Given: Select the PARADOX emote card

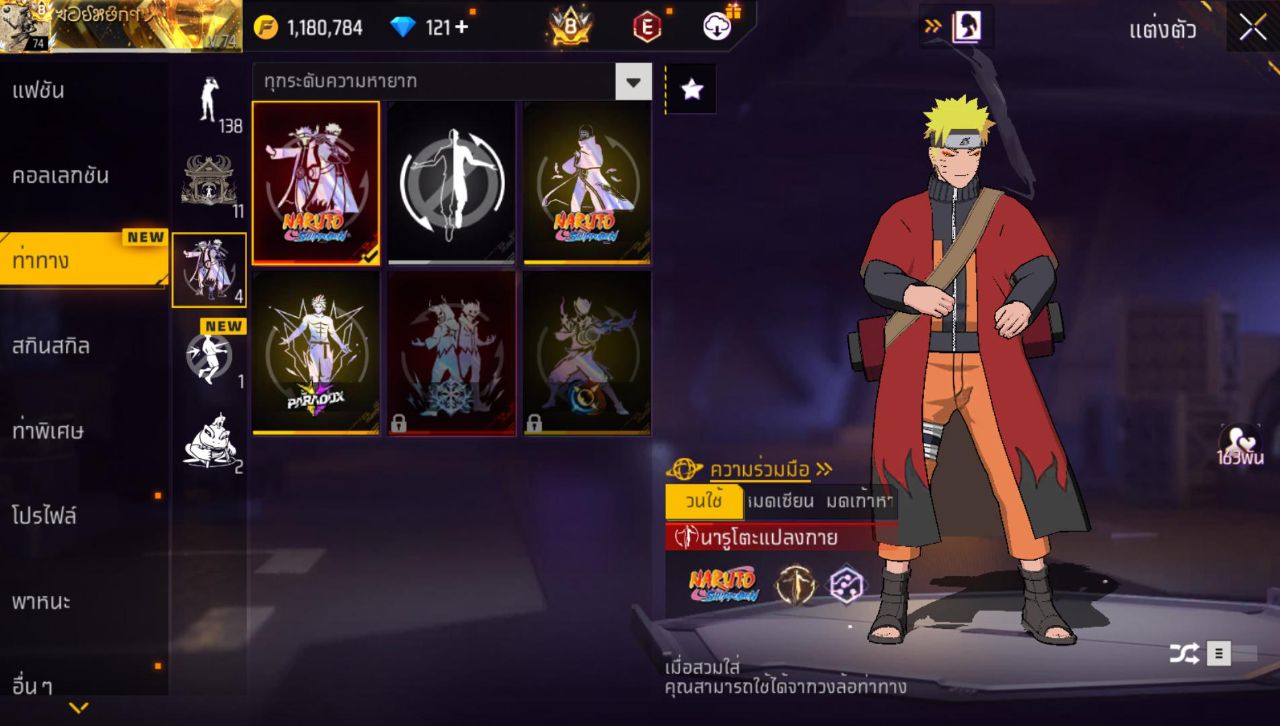Looking at the screenshot, I should (x=316, y=353).
